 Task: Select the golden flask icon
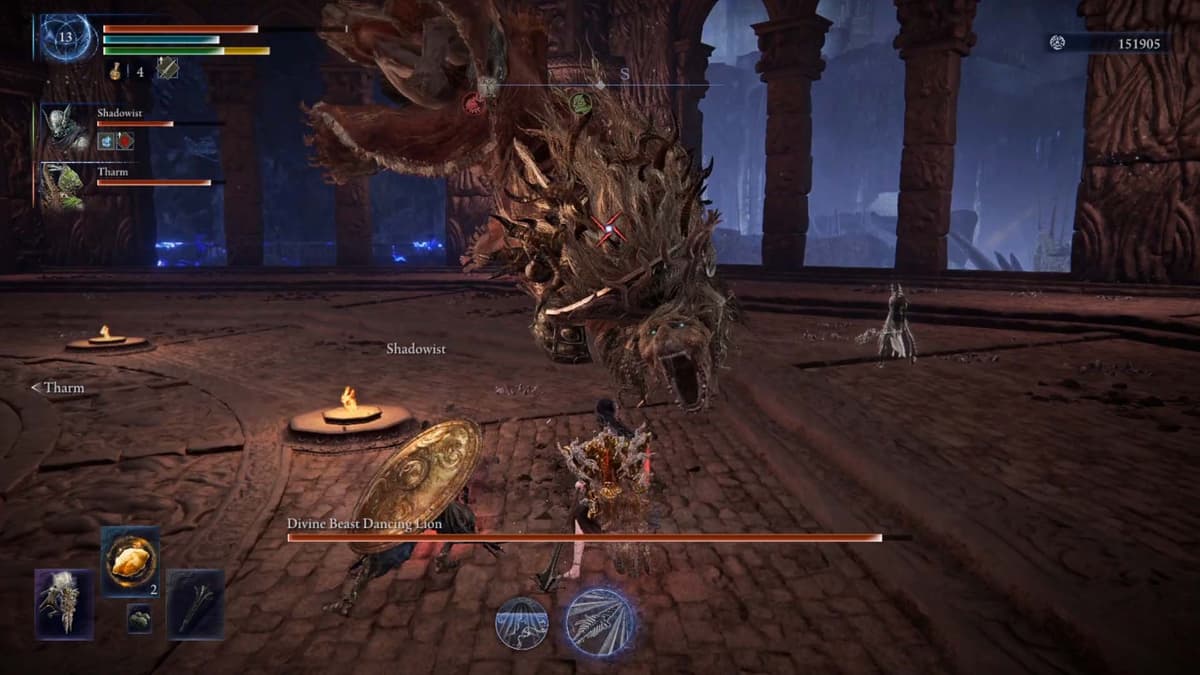(x=115, y=70)
